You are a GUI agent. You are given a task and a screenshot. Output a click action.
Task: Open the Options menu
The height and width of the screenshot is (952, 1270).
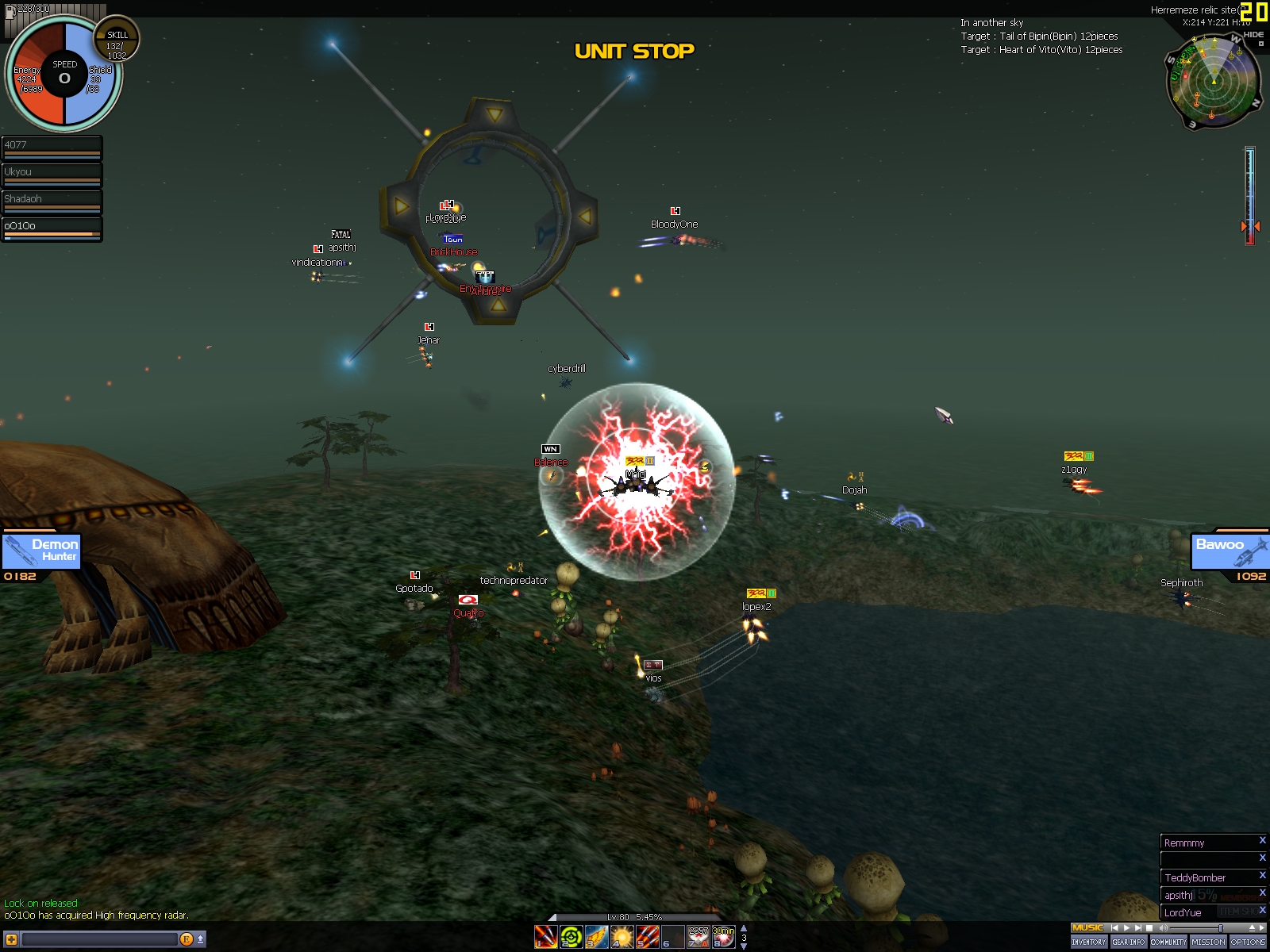1248,942
